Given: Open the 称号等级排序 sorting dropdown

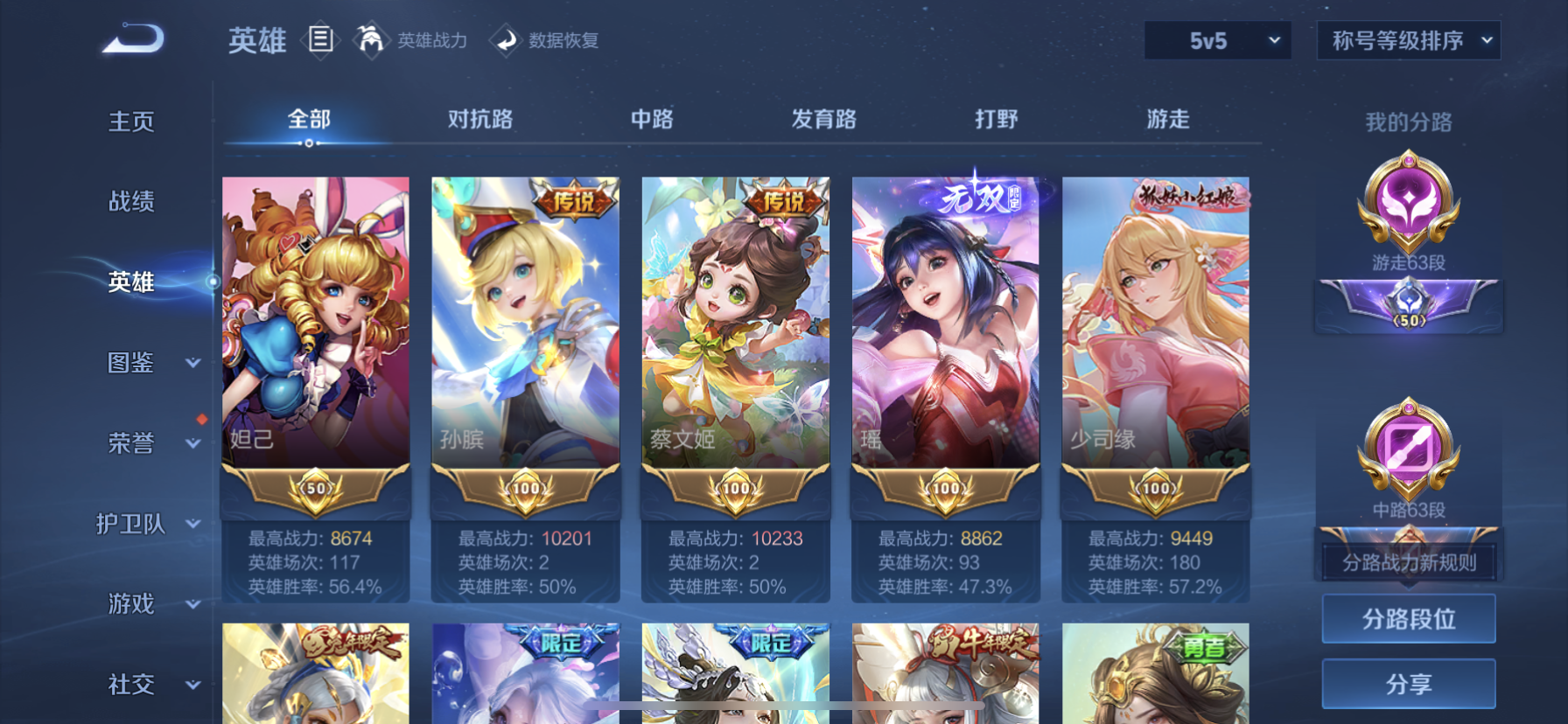Looking at the screenshot, I should 1409,39.
